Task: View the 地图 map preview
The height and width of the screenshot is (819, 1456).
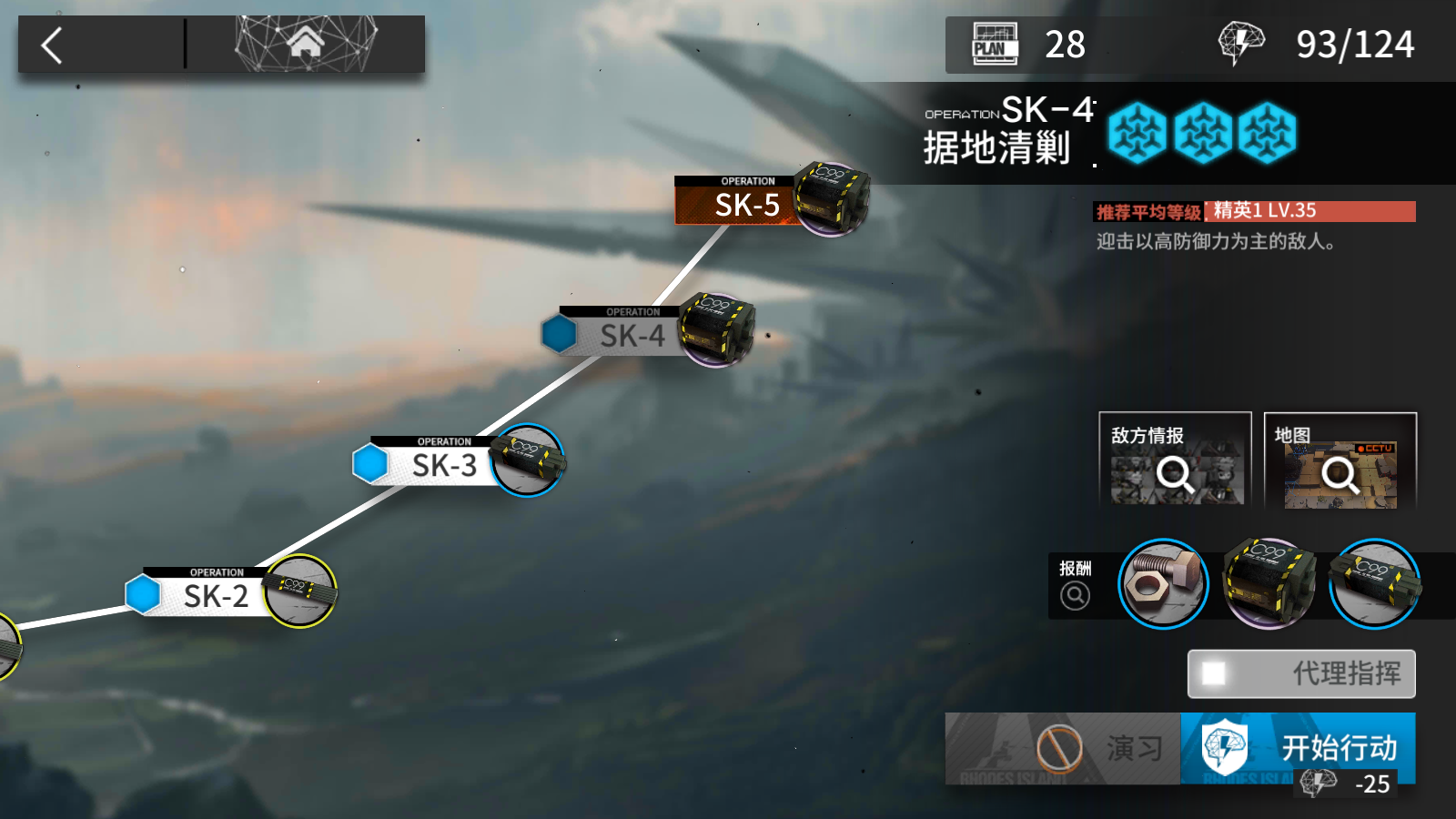Action: click(x=1340, y=460)
